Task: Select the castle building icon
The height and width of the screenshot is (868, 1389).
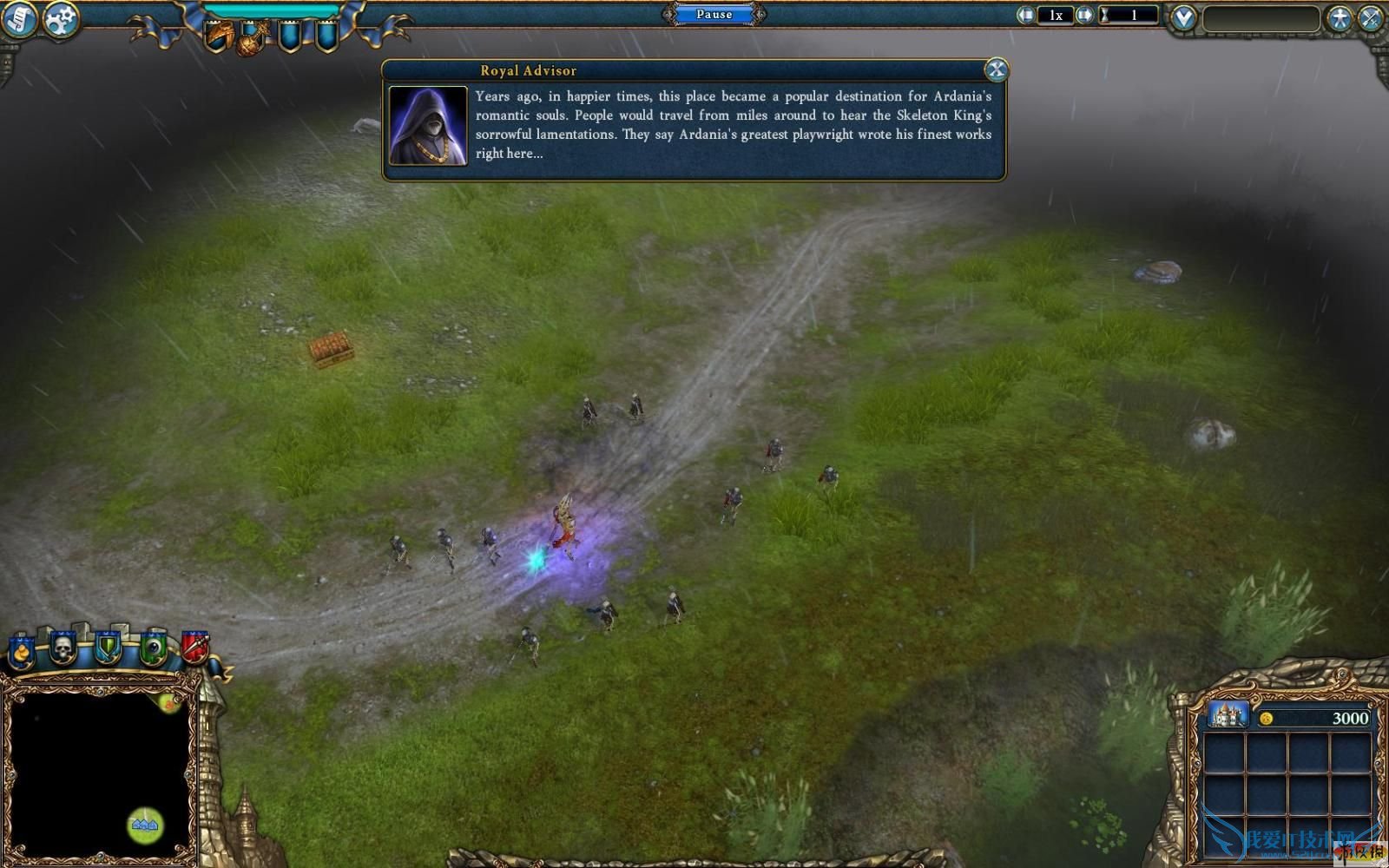Action: [x=1228, y=716]
